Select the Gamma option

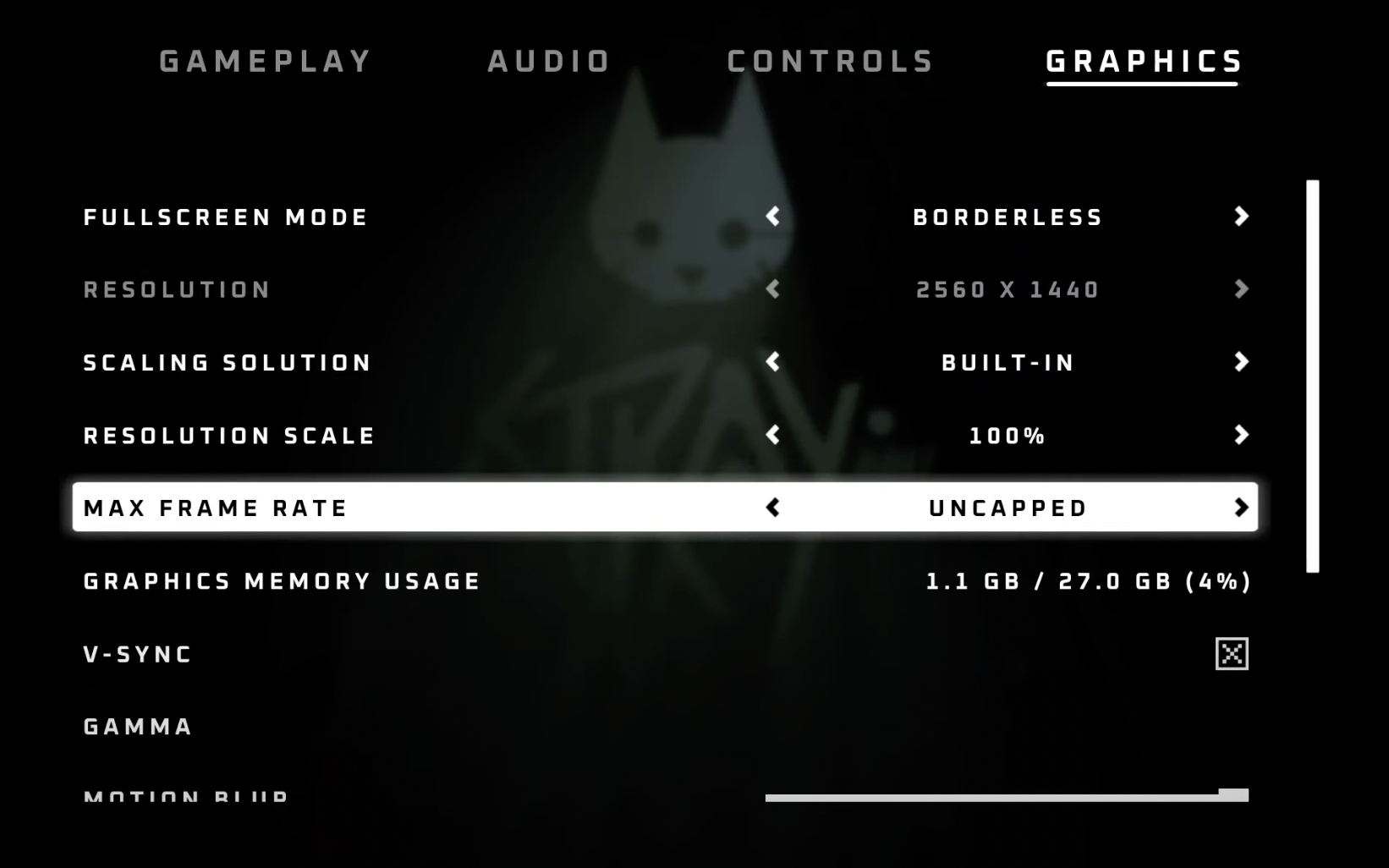pyautogui.click(x=138, y=727)
